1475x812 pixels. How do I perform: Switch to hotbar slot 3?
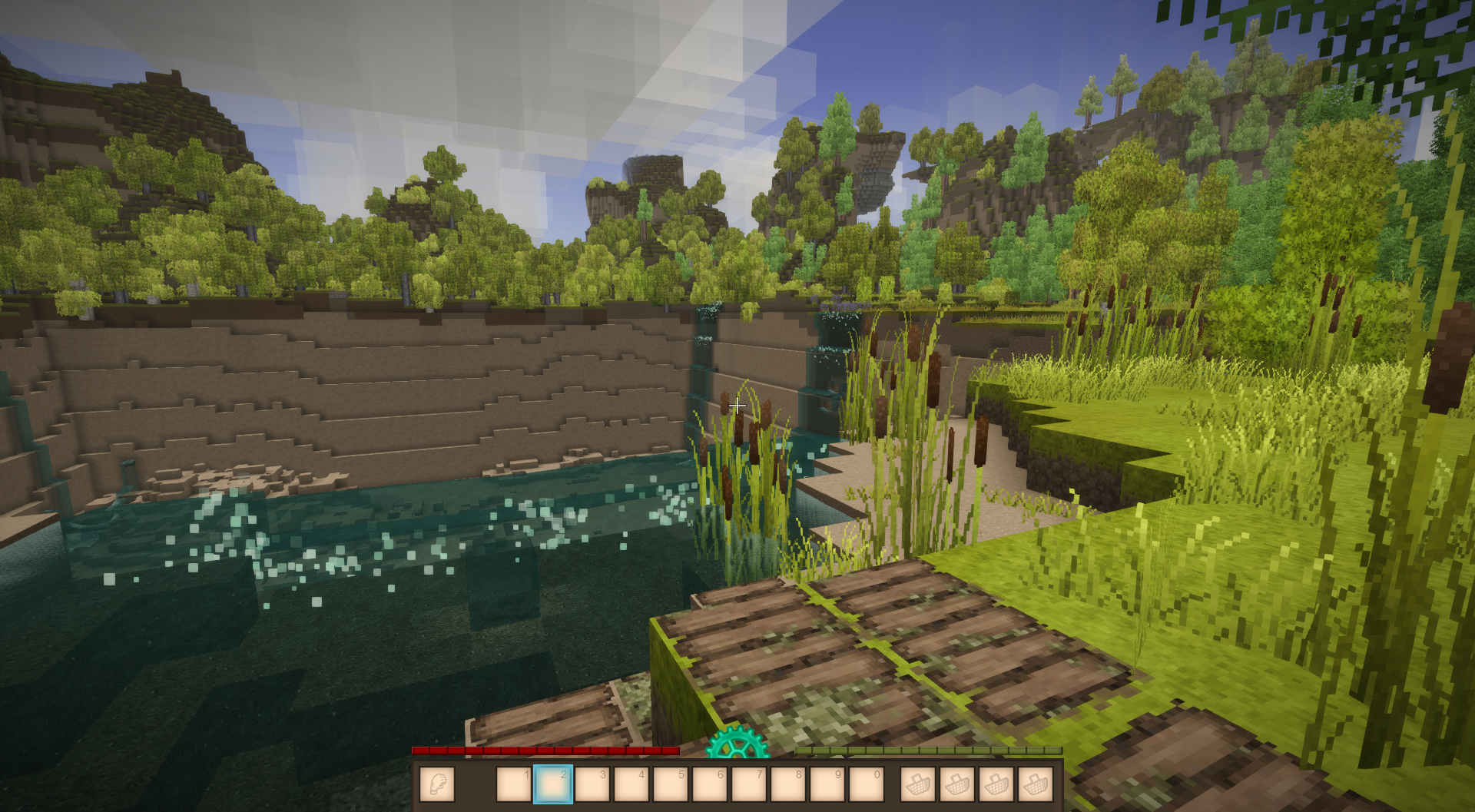(592, 784)
